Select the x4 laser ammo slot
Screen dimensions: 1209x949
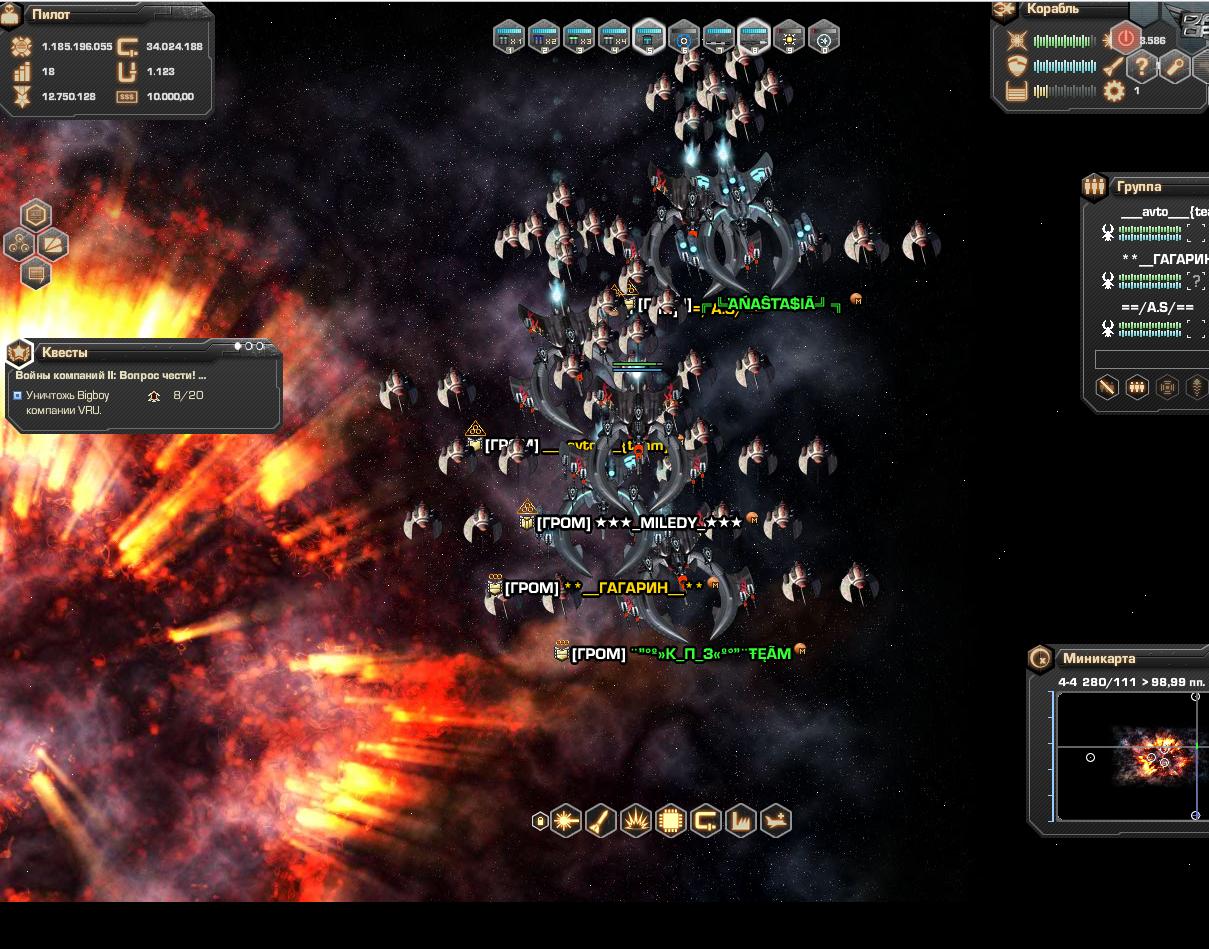tap(614, 37)
